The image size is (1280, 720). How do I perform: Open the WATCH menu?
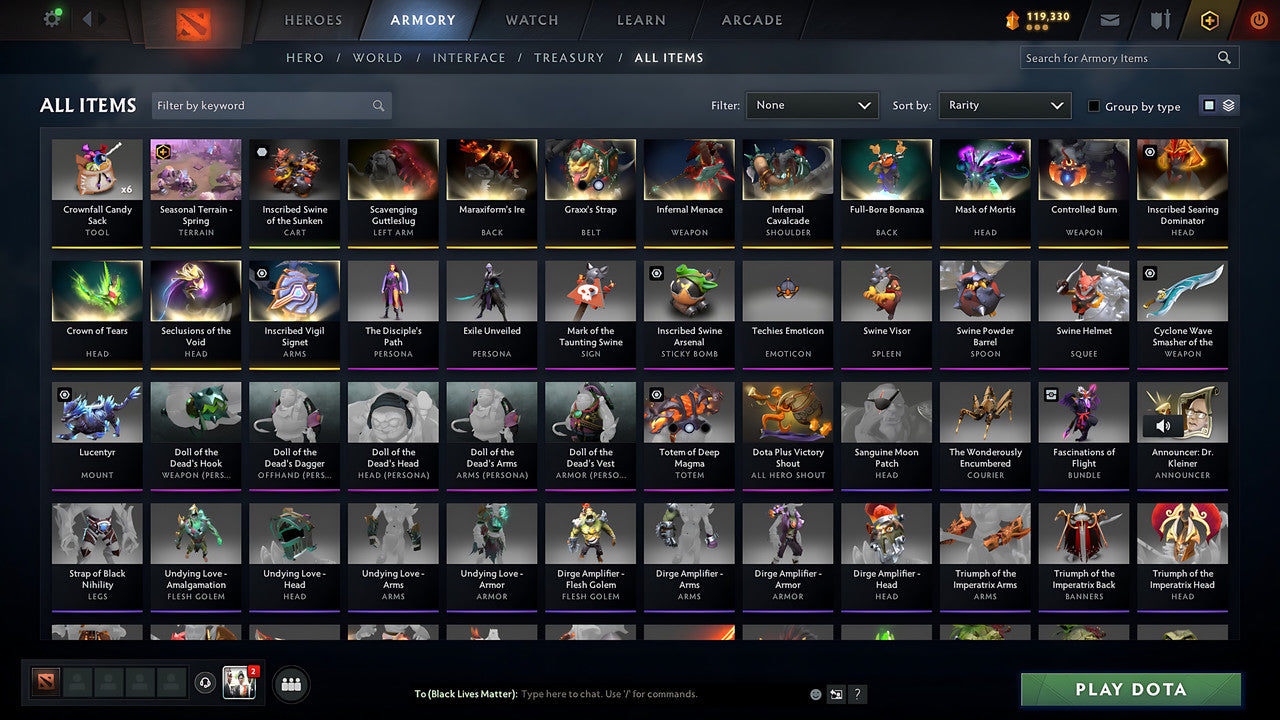point(531,20)
